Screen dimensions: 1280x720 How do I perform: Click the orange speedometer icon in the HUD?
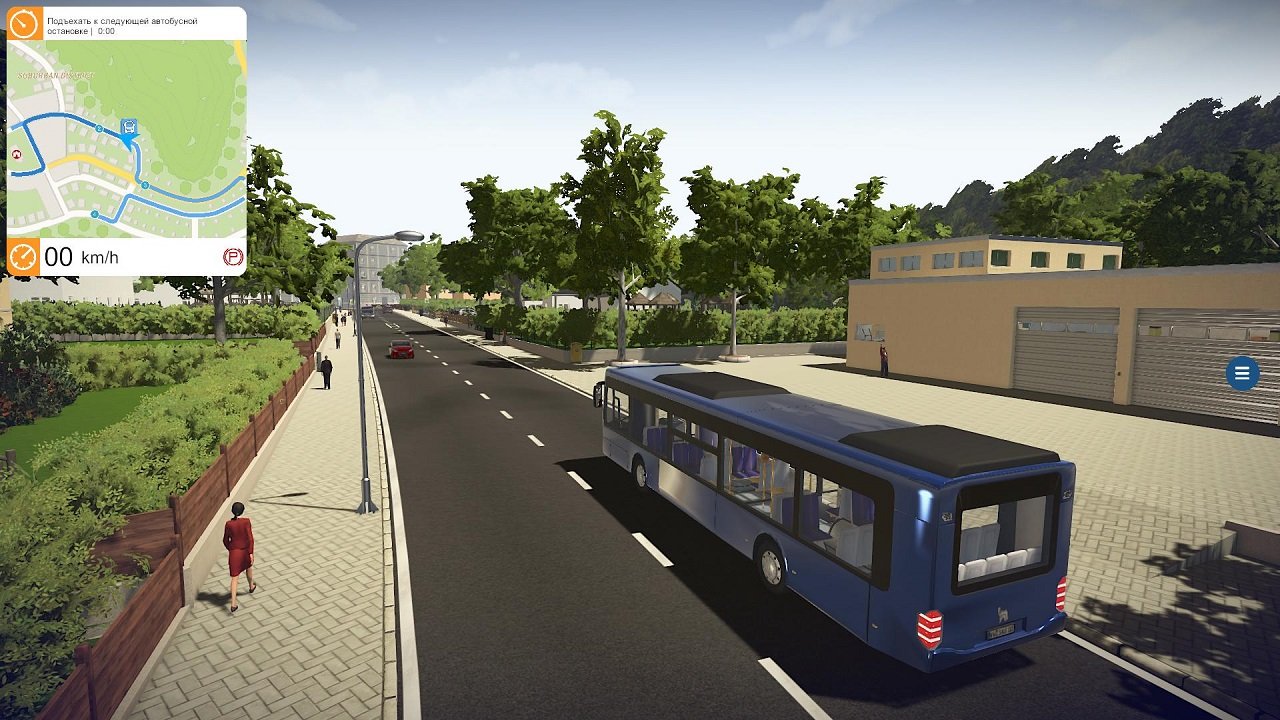[x=21, y=255]
